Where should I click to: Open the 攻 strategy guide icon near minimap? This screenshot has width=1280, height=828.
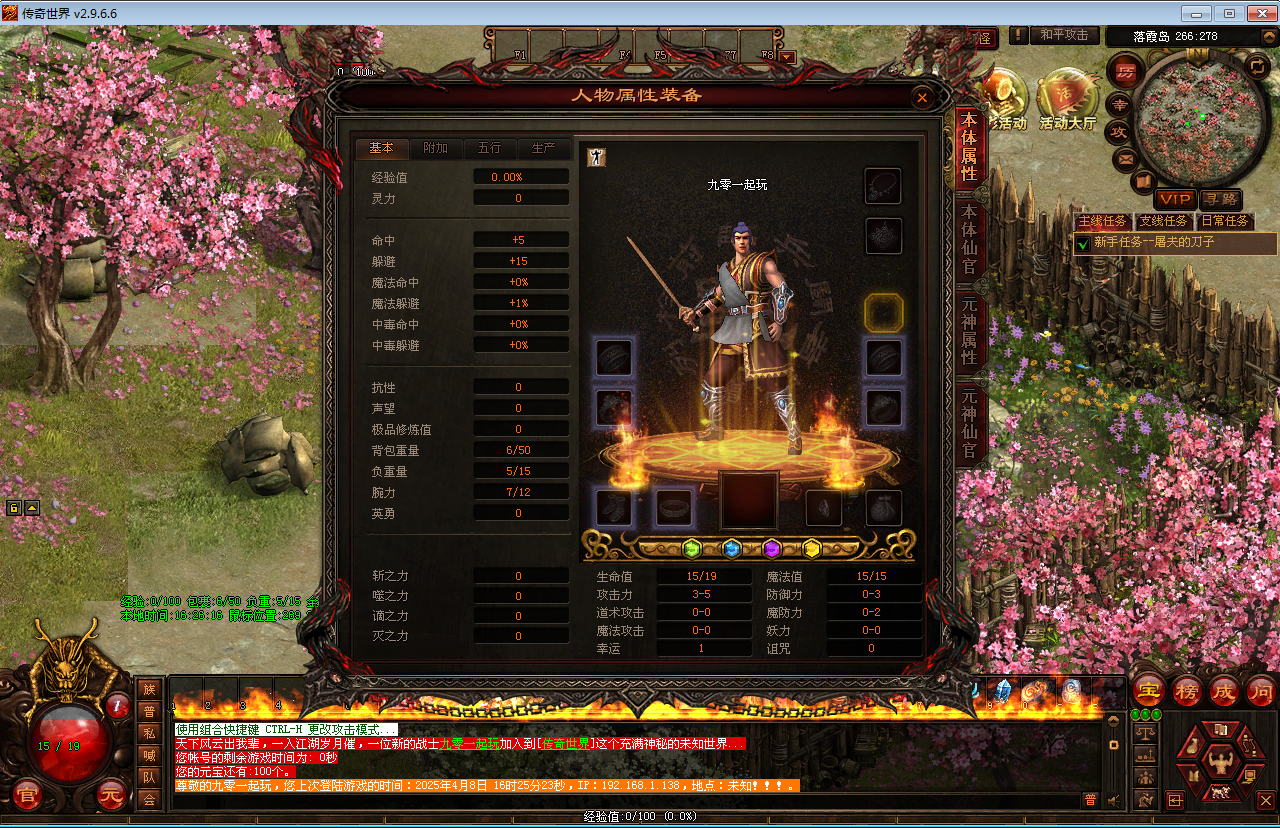tap(1120, 129)
